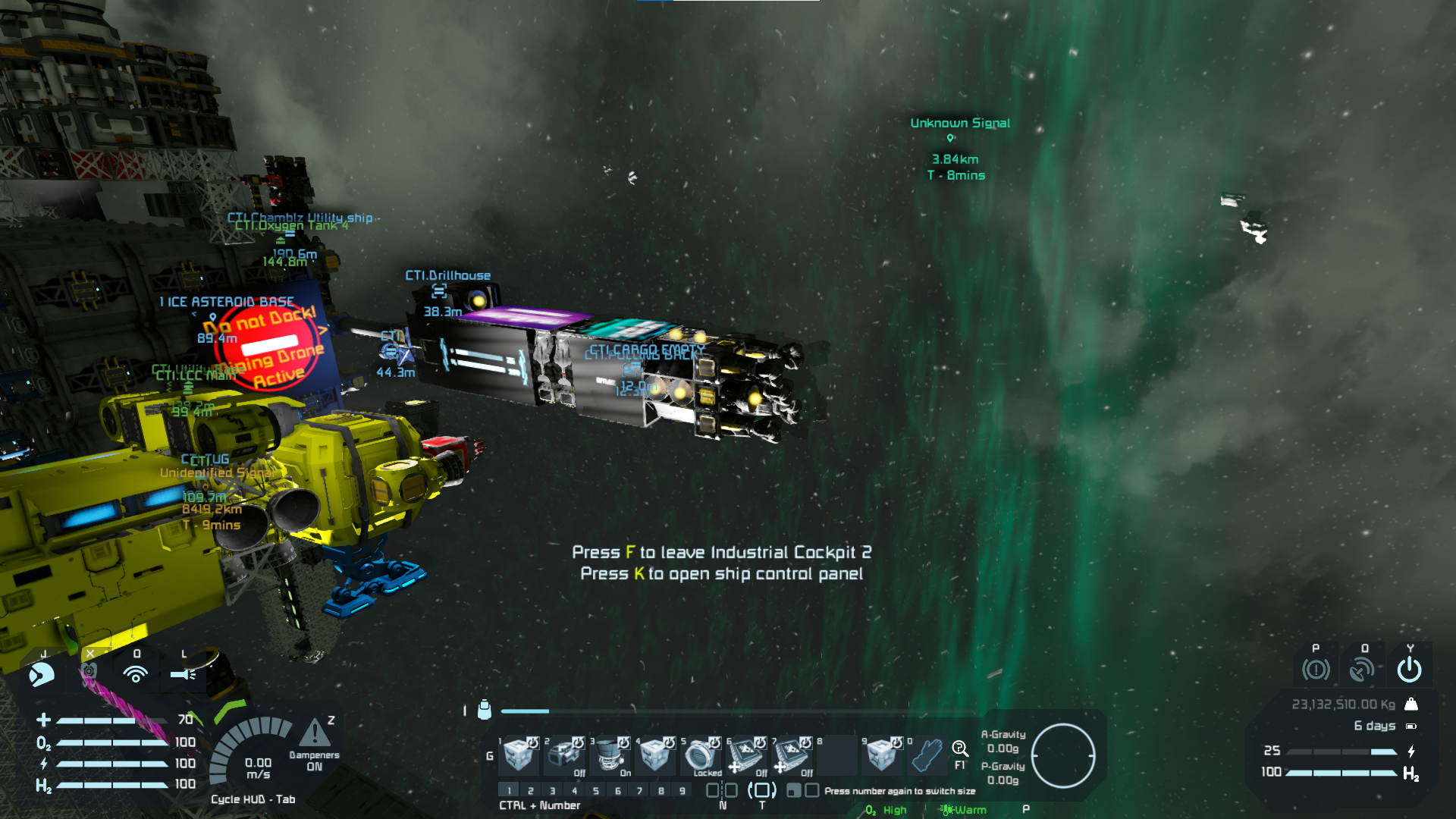Activate the block group in hotbar slot 1
The width and height of the screenshot is (1456, 819).
coord(519,755)
